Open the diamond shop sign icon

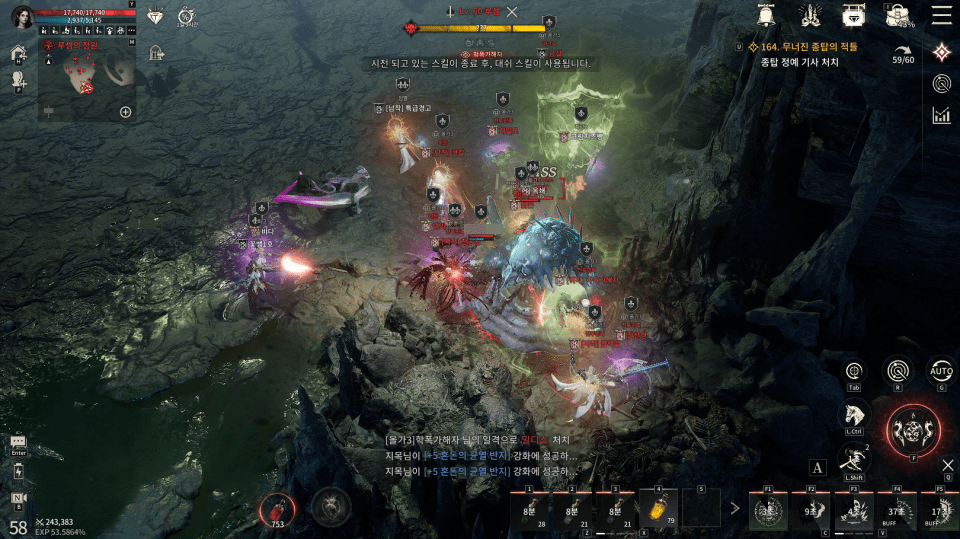pyautogui.click(x=853, y=15)
